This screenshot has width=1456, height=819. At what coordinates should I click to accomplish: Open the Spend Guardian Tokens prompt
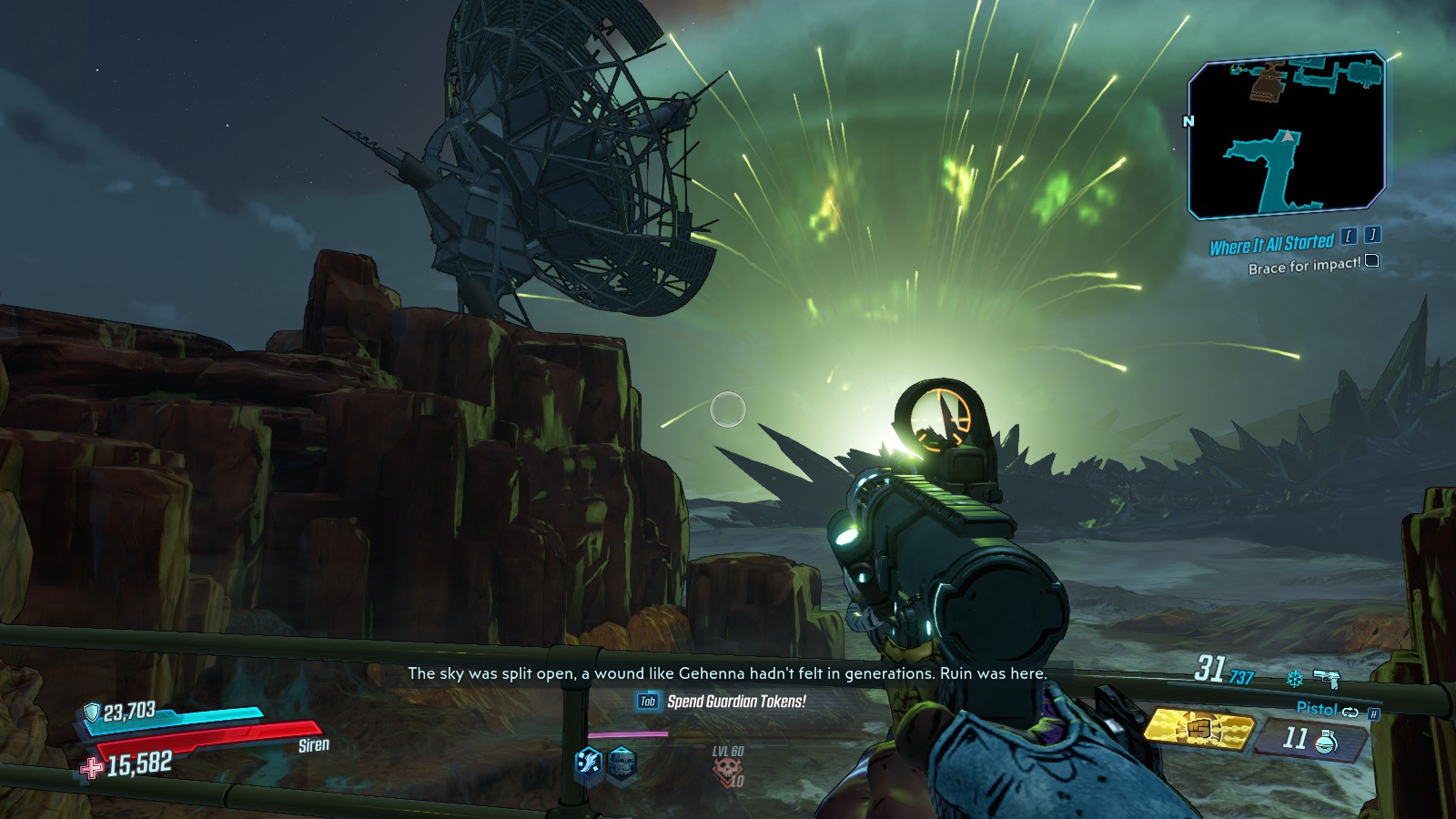click(722, 702)
